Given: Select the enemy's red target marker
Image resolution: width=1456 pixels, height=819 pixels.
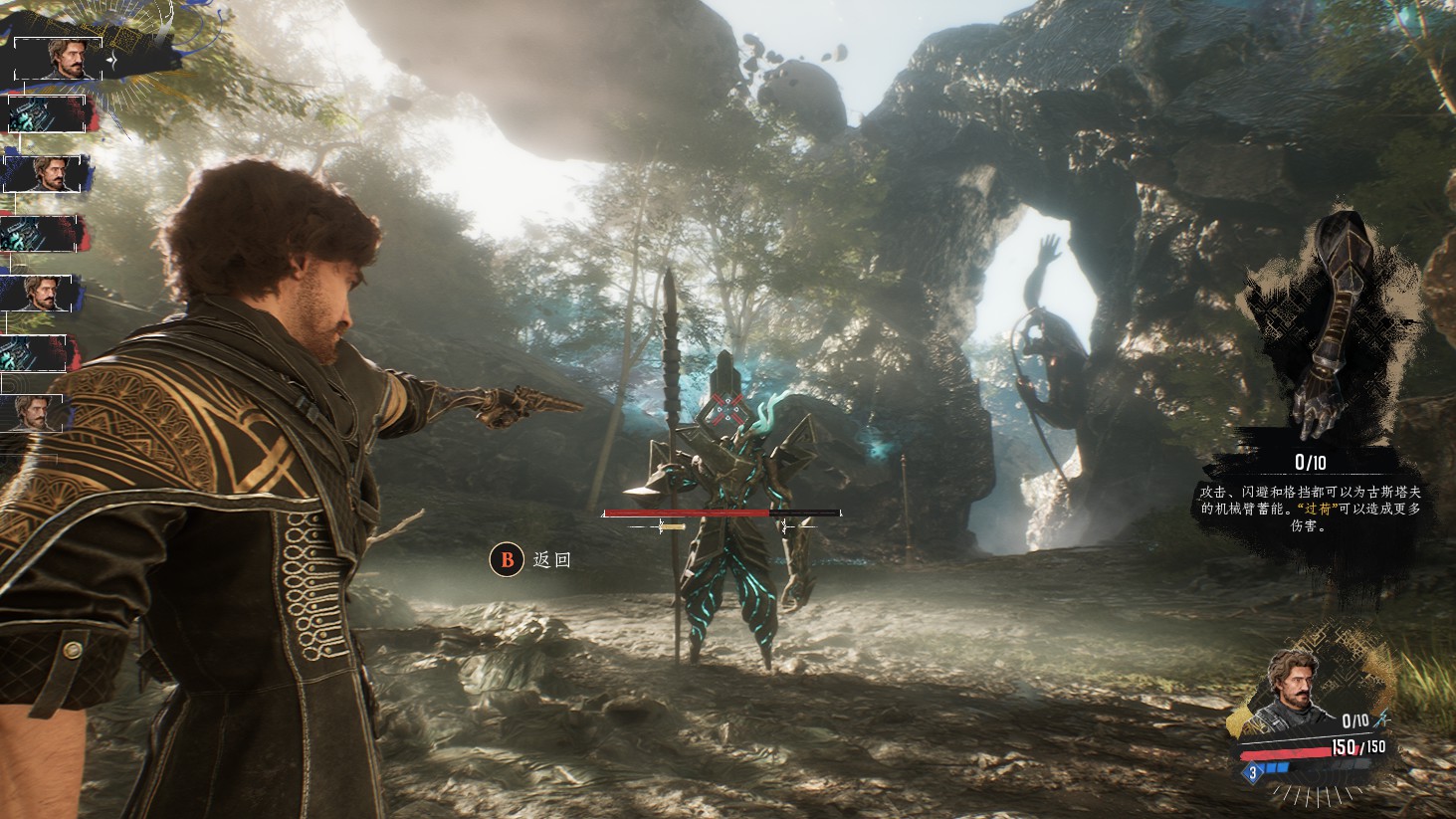Looking at the screenshot, I should (x=728, y=406).
